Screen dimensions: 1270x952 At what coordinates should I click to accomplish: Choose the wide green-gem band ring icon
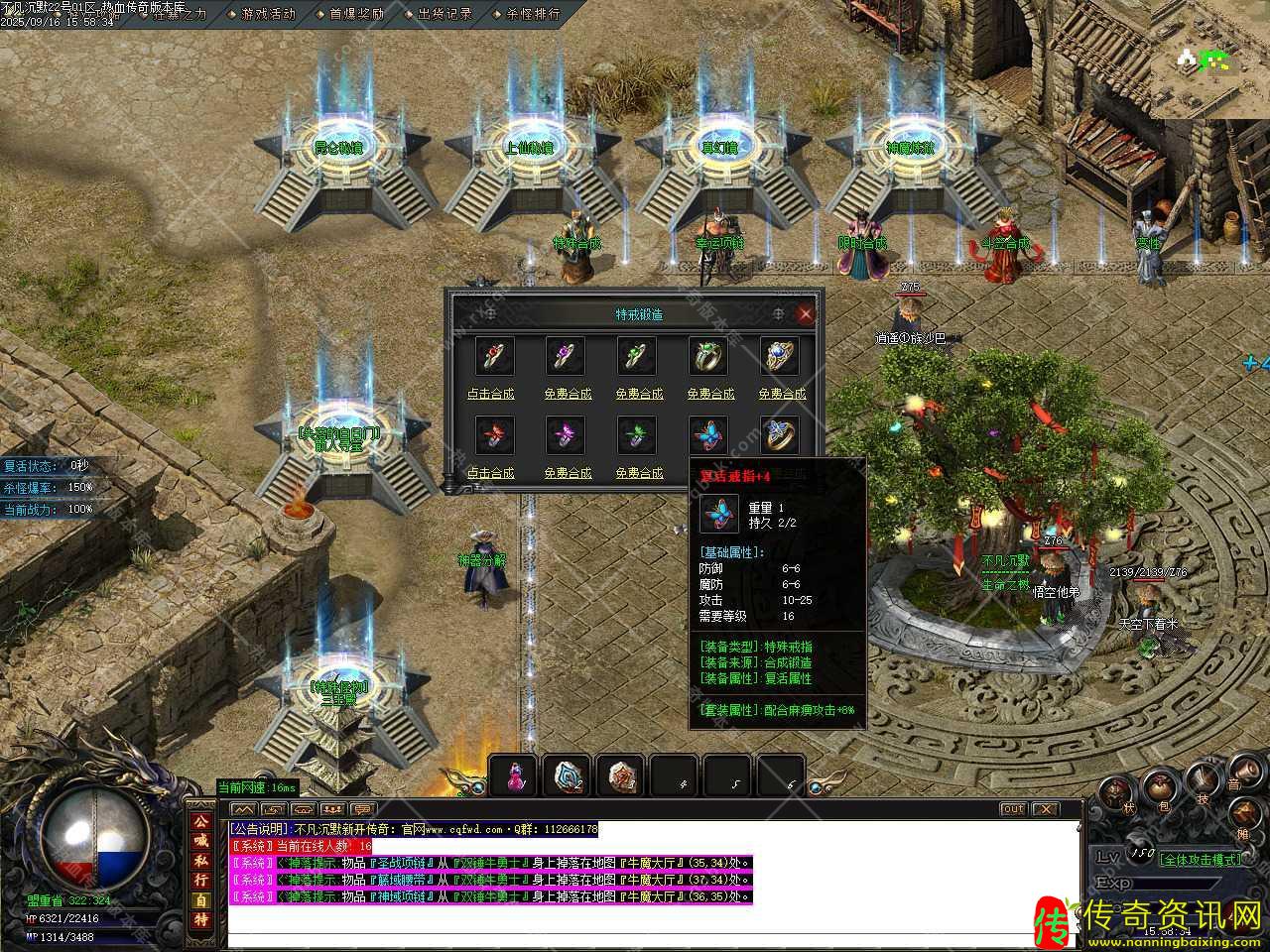pos(709,356)
